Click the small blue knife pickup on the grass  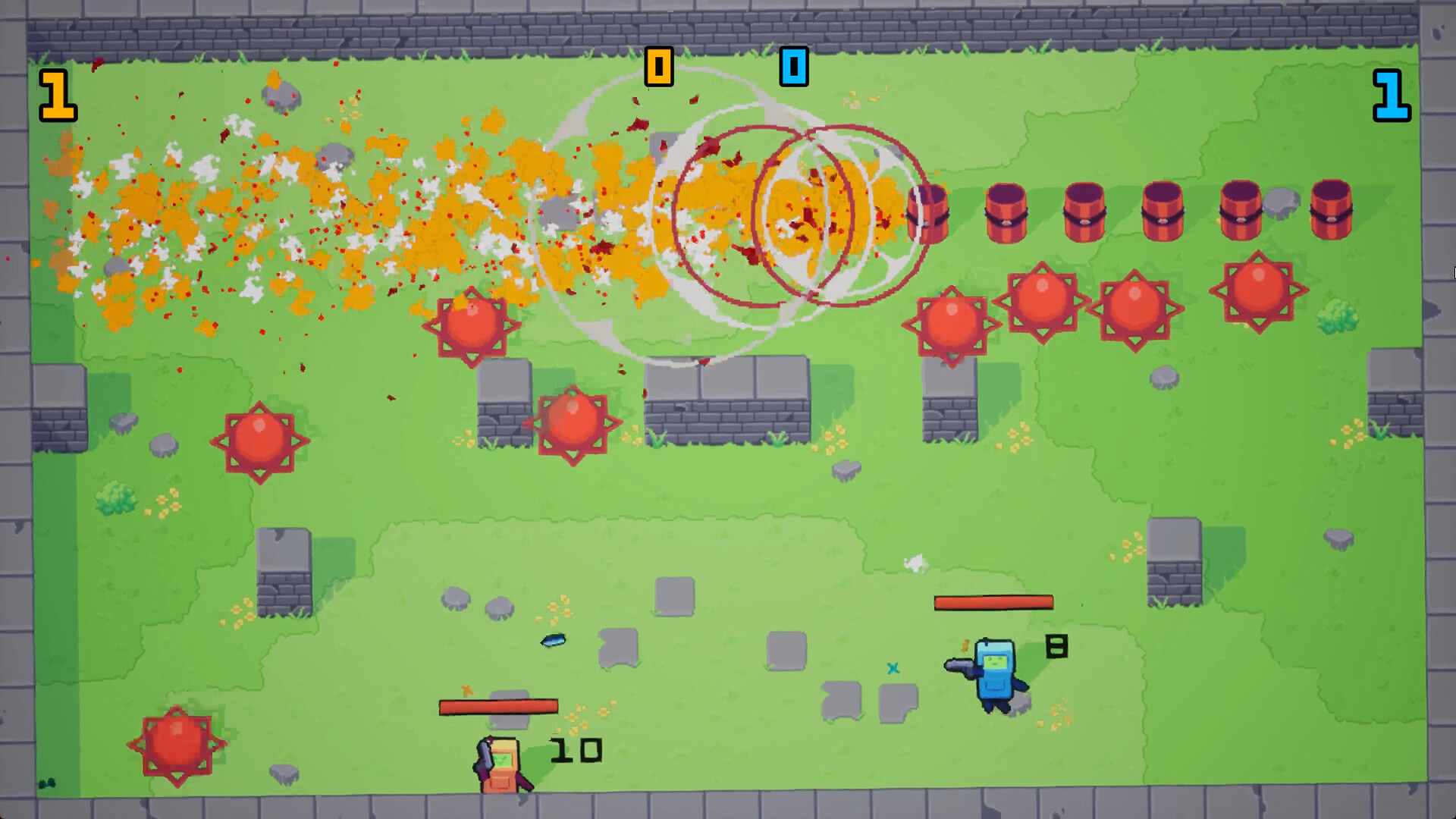(x=552, y=641)
